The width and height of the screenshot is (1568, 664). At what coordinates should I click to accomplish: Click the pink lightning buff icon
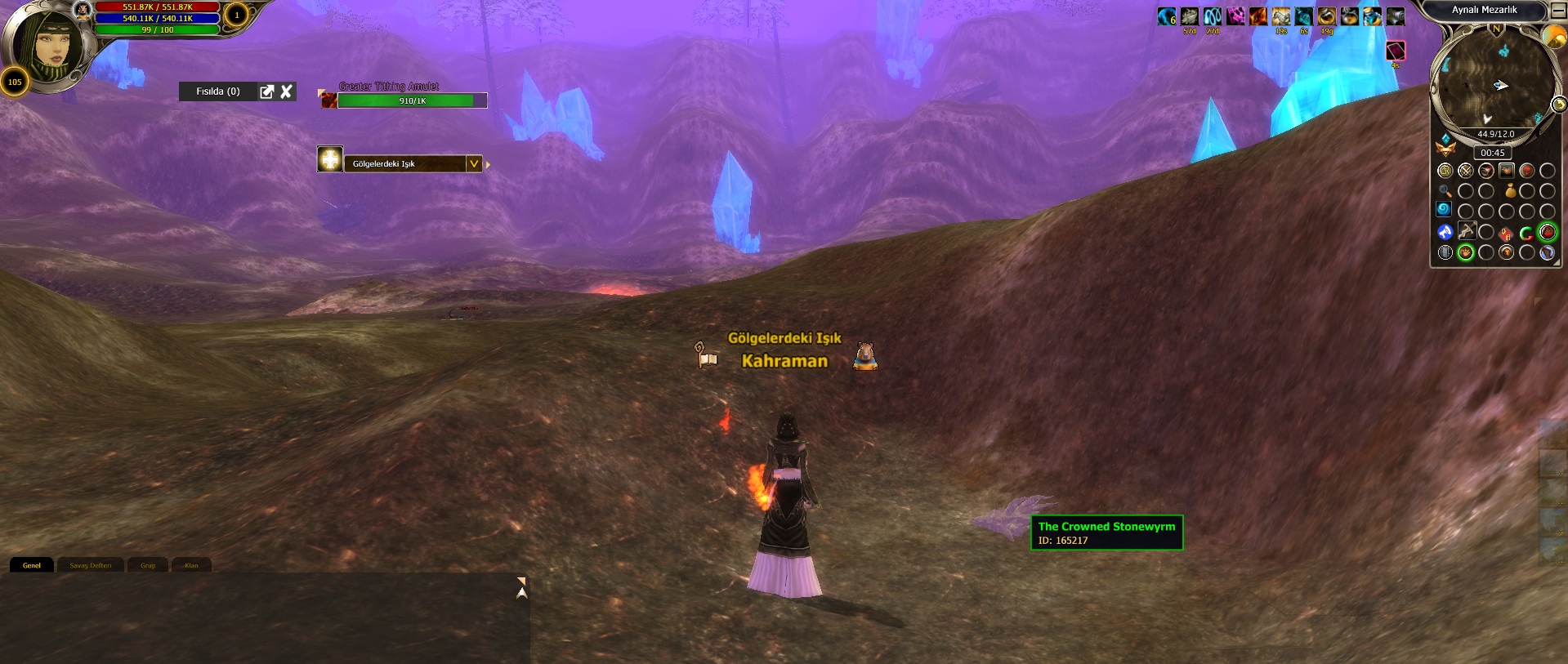(x=1235, y=16)
